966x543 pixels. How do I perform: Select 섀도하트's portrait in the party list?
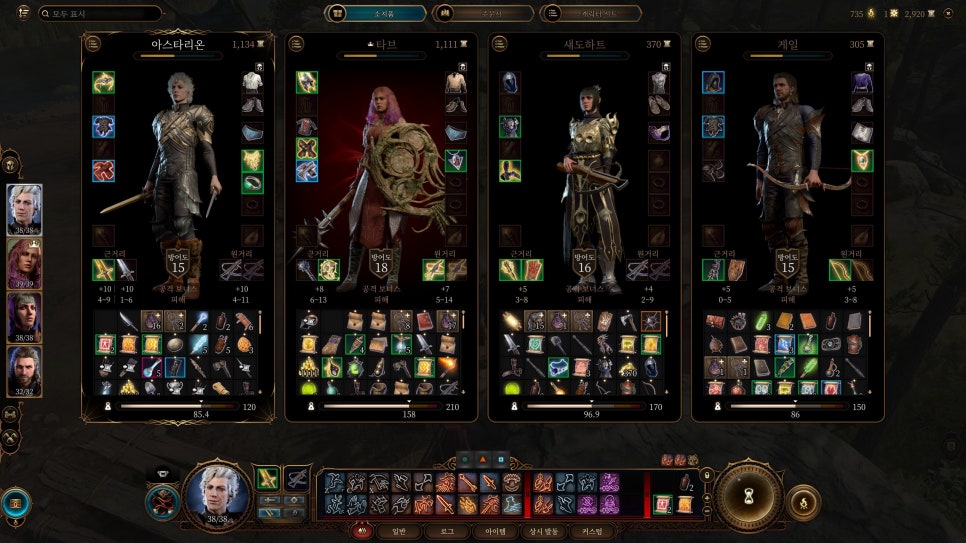tap(25, 317)
